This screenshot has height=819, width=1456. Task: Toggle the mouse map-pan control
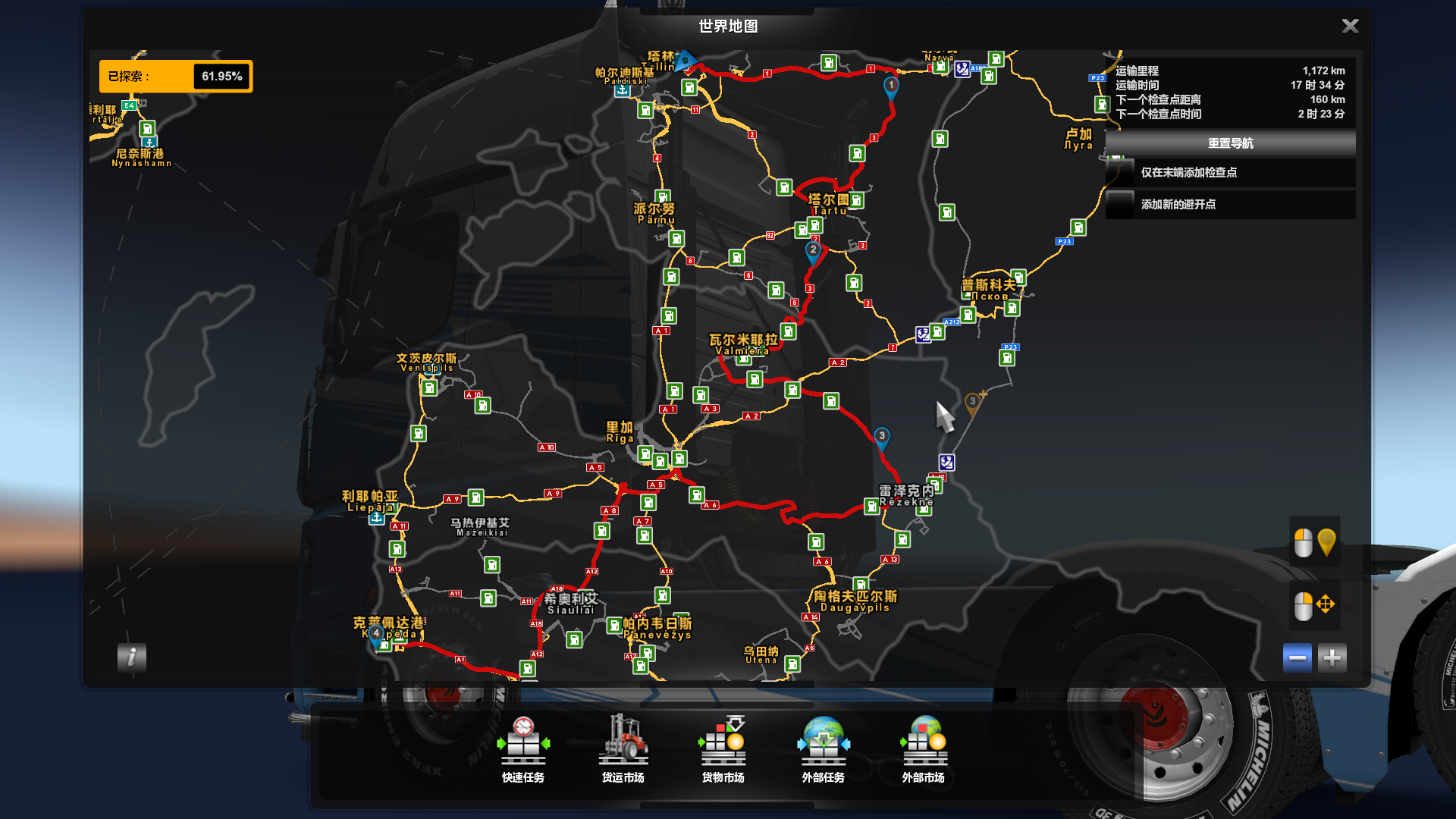point(1313,606)
